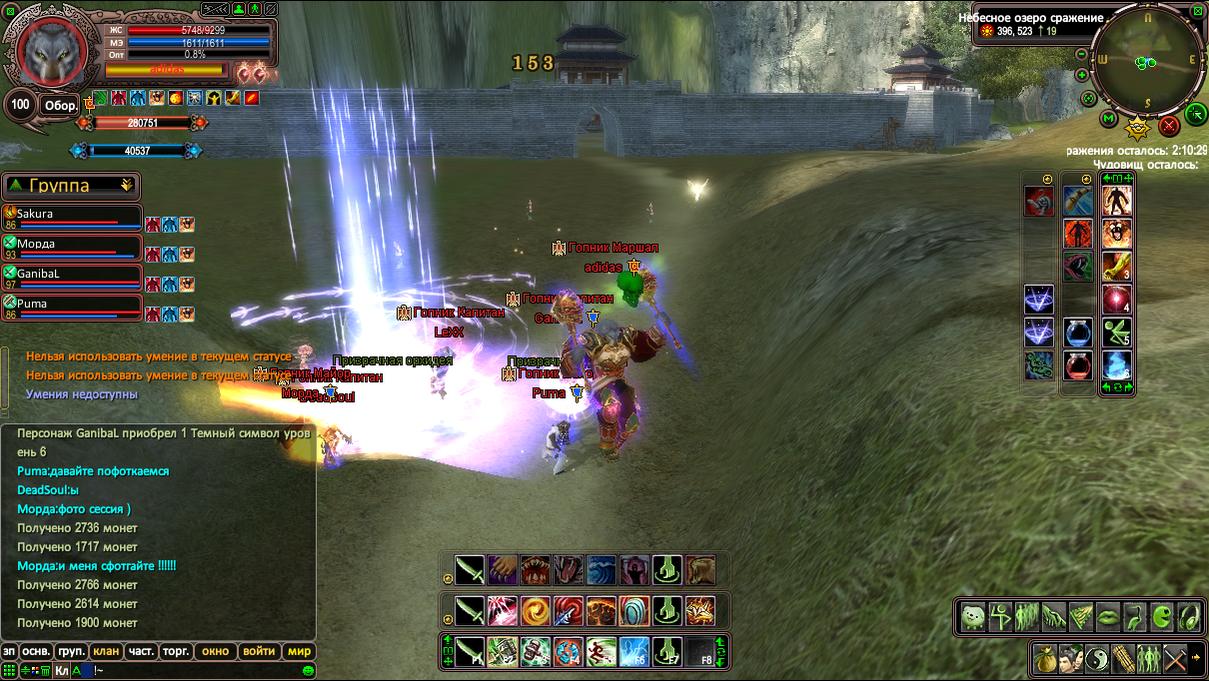Switch to the клан chat tab
The width and height of the screenshot is (1209, 681).
(106, 651)
